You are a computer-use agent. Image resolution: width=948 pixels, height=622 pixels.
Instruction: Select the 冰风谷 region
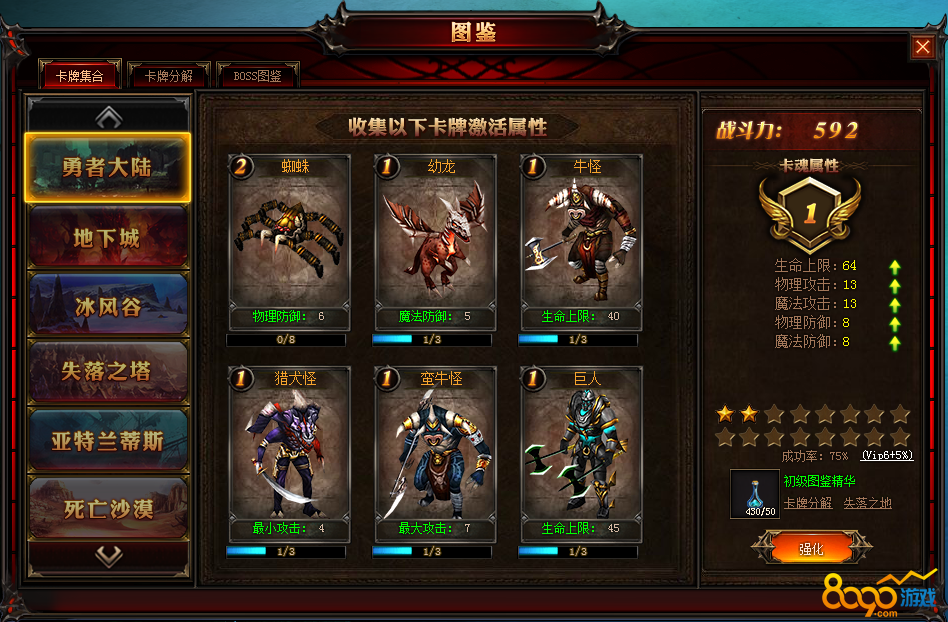pyautogui.click(x=108, y=306)
